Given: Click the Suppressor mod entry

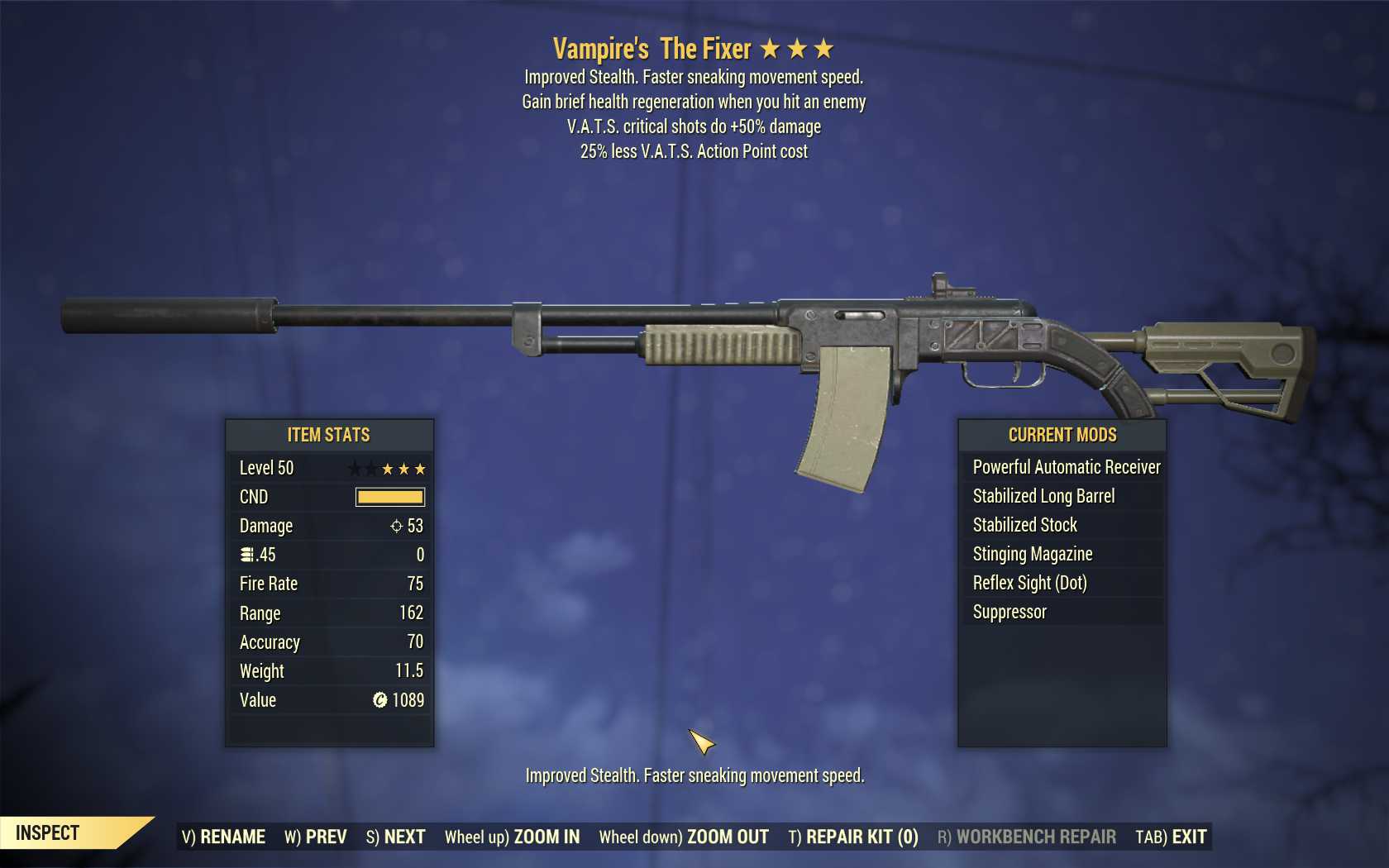Looking at the screenshot, I should tap(1010, 612).
